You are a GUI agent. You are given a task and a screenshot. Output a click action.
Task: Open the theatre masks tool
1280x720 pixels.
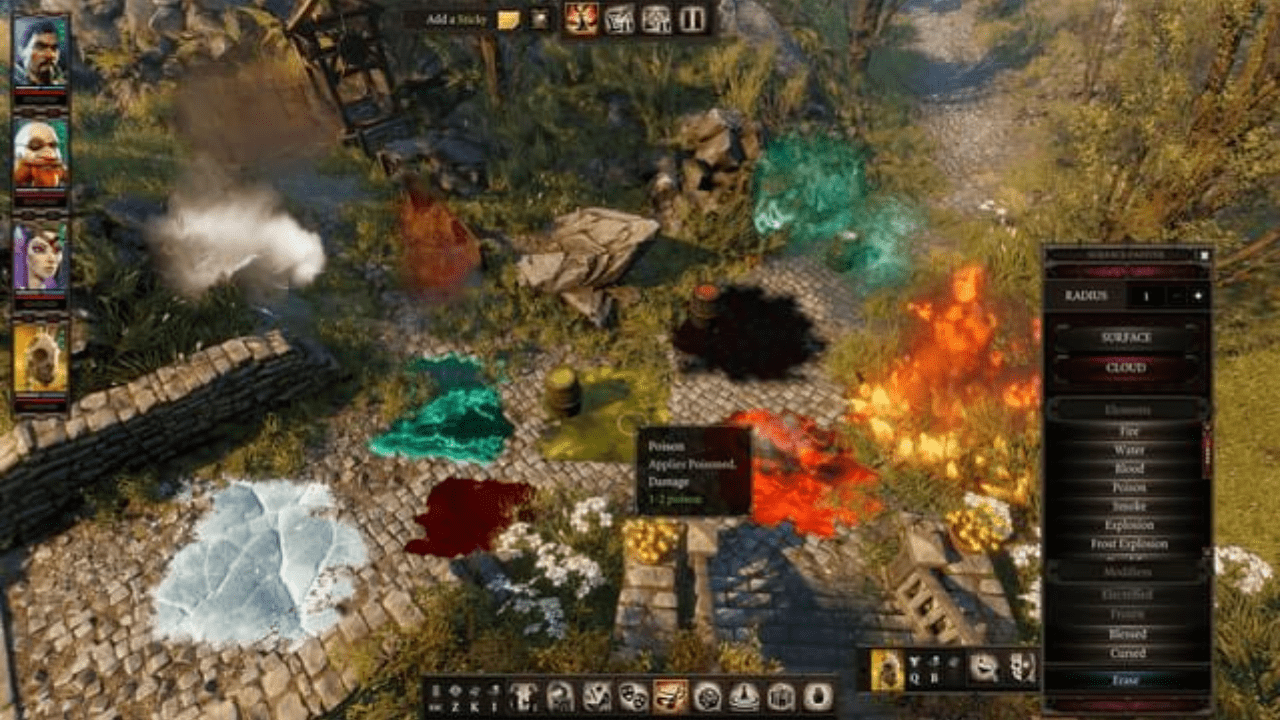pos(634,696)
